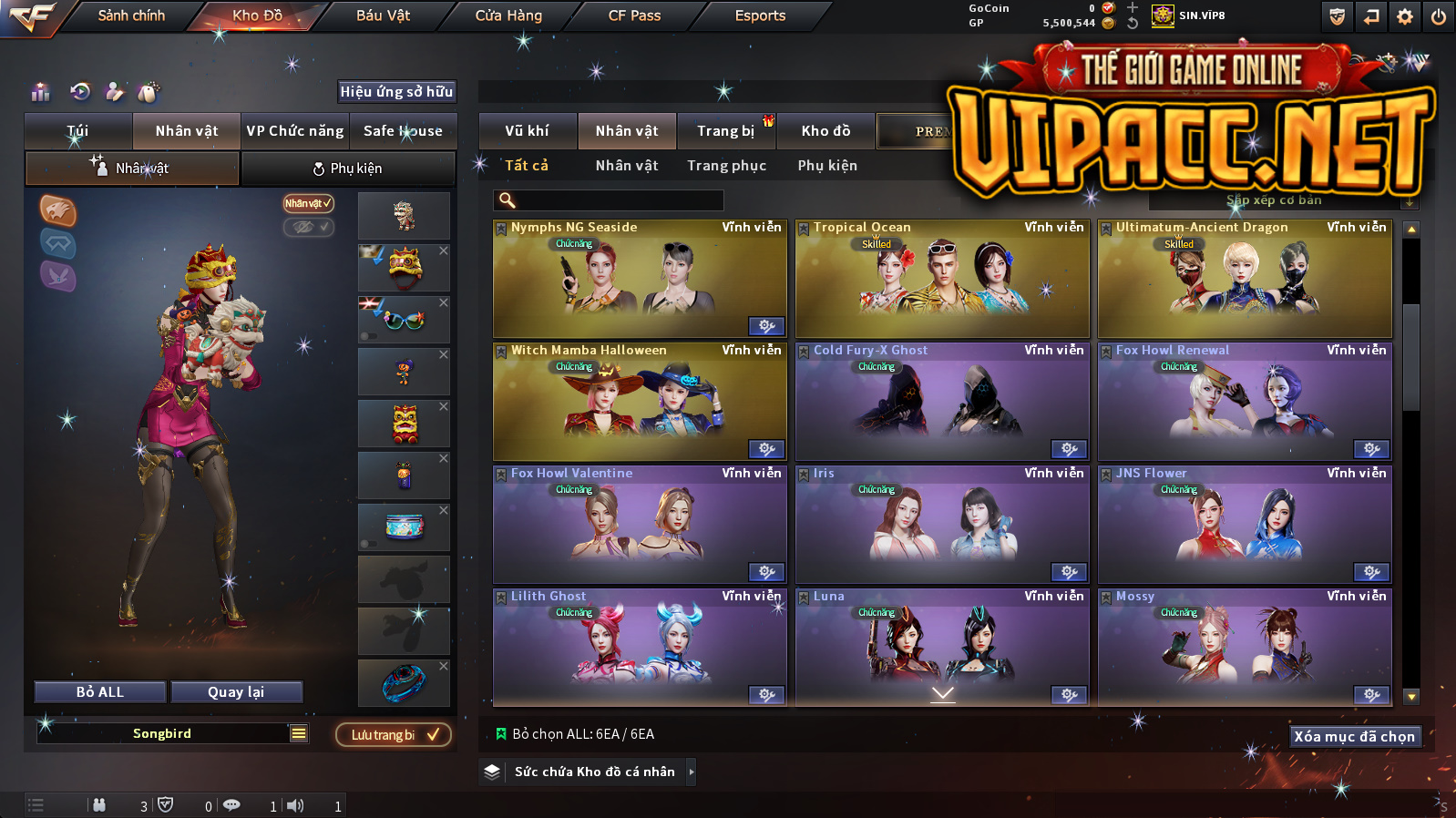Filter the list by Trang phục
1456x818 pixels.
click(726, 166)
